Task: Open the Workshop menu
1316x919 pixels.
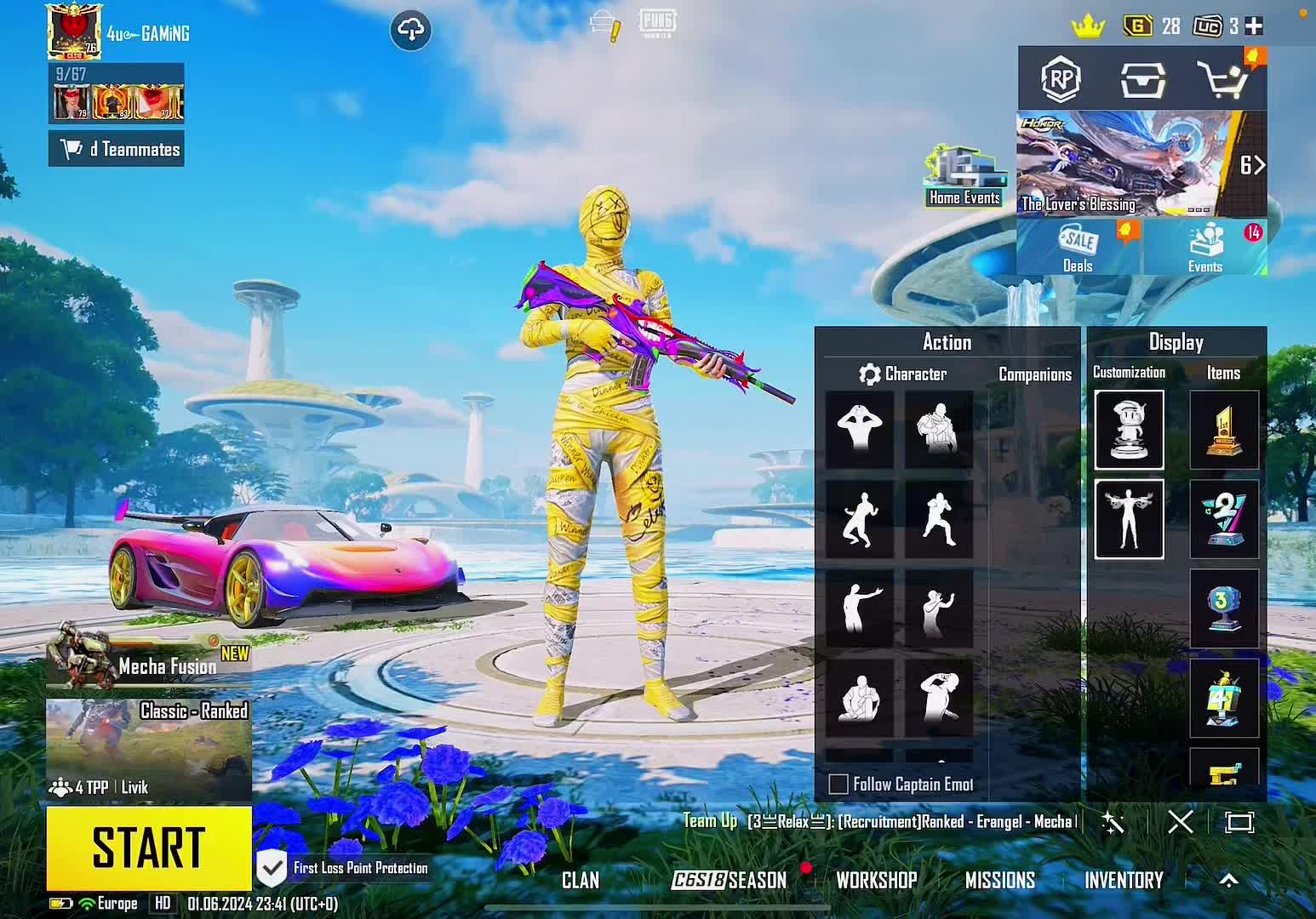Action: click(876, 881)
